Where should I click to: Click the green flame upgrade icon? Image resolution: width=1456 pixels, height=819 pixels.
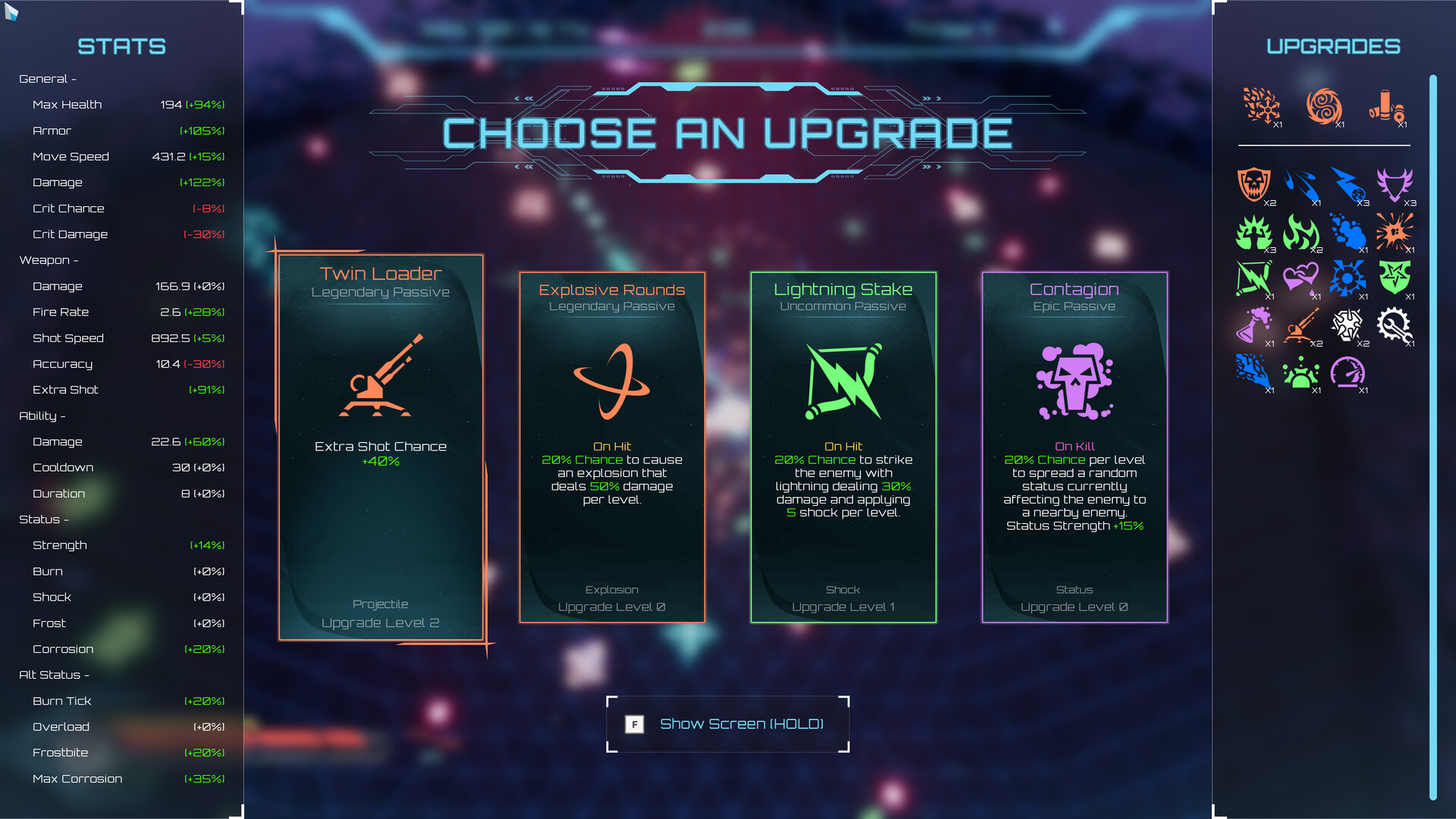pyautogui.click(x=1301, y=231)
